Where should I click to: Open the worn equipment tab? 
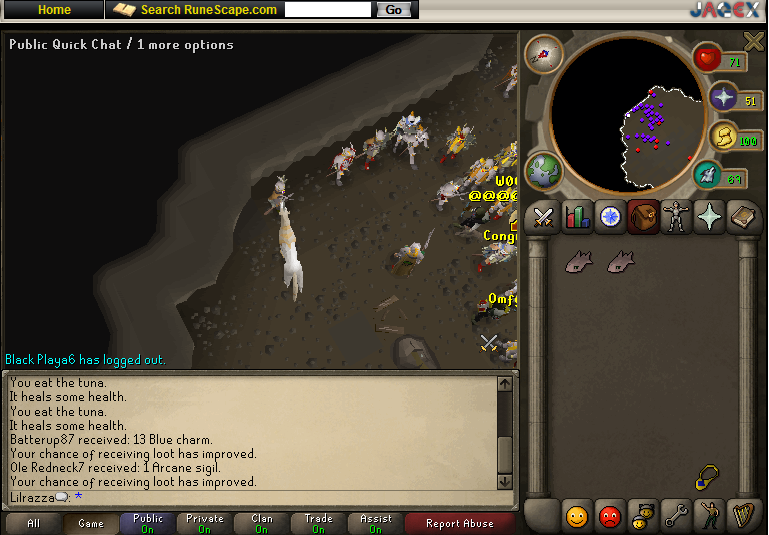(677, 217)
